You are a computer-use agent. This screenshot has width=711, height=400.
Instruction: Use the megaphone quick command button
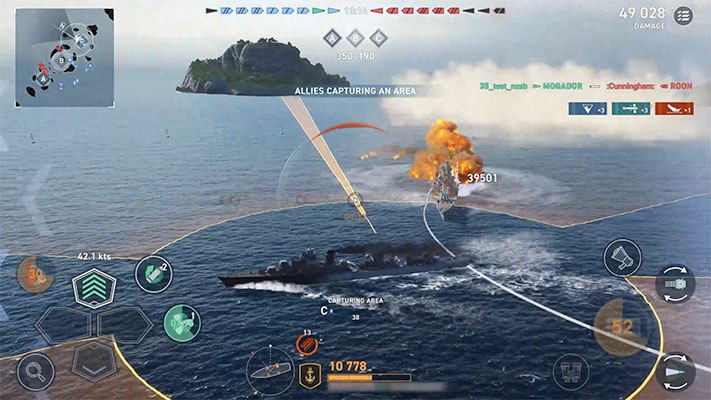622,257
